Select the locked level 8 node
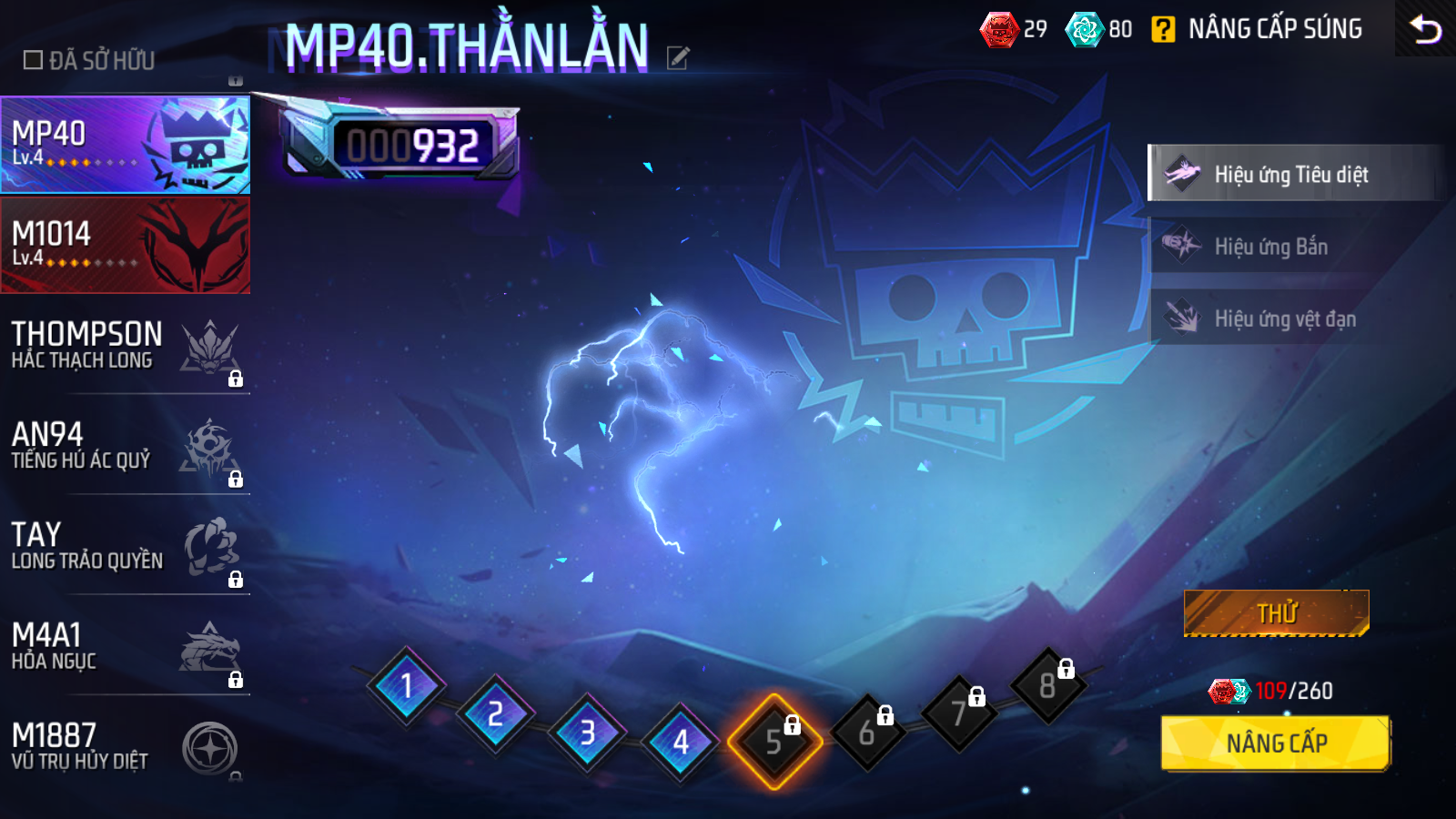 point(1048,685)
